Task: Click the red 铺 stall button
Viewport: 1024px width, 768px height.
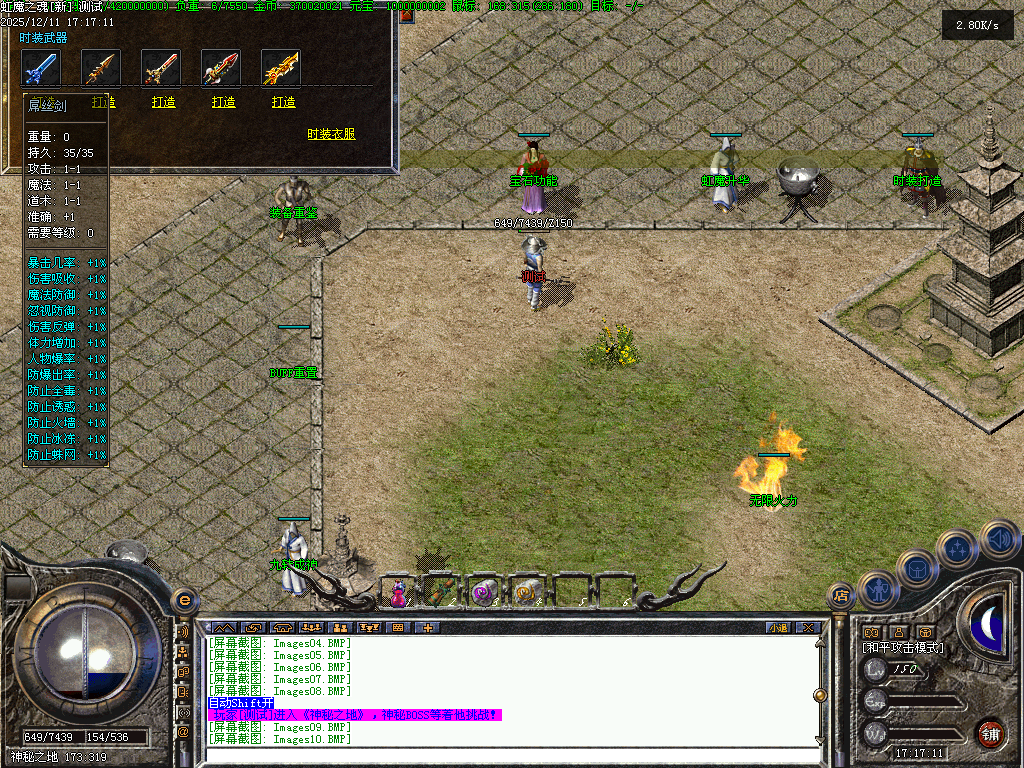Action: pos(991,732)
